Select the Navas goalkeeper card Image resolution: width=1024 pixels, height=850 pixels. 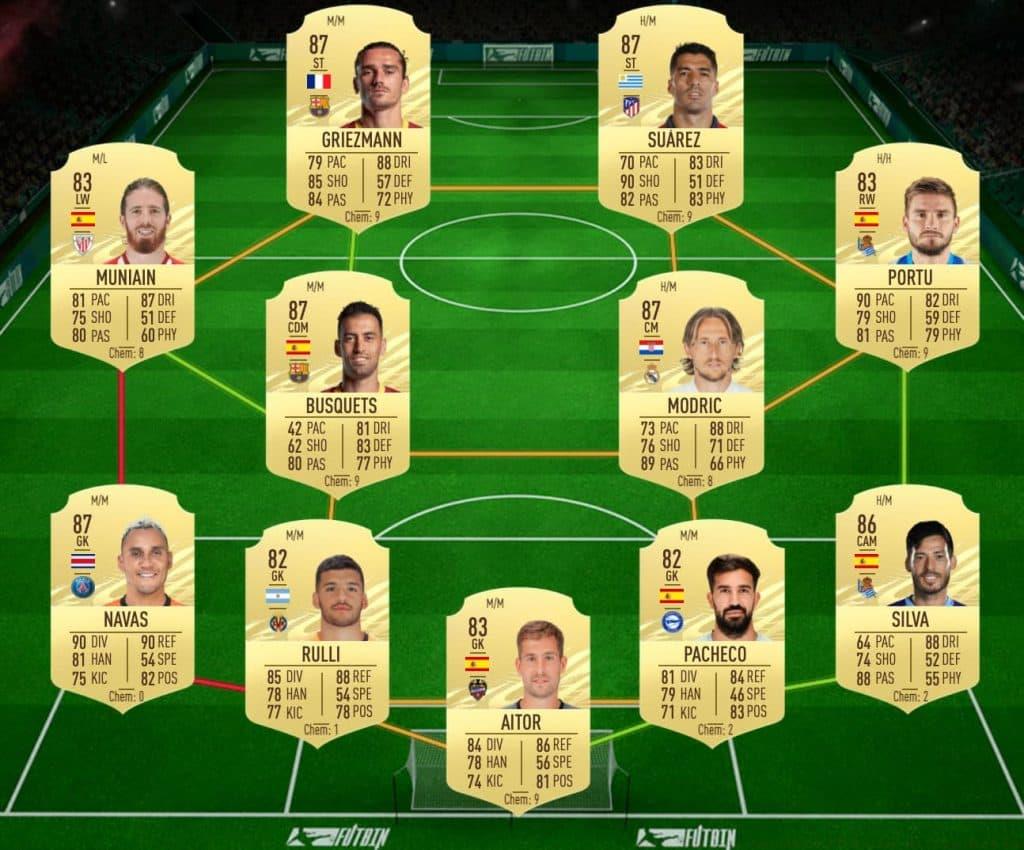tap(122, 597)
